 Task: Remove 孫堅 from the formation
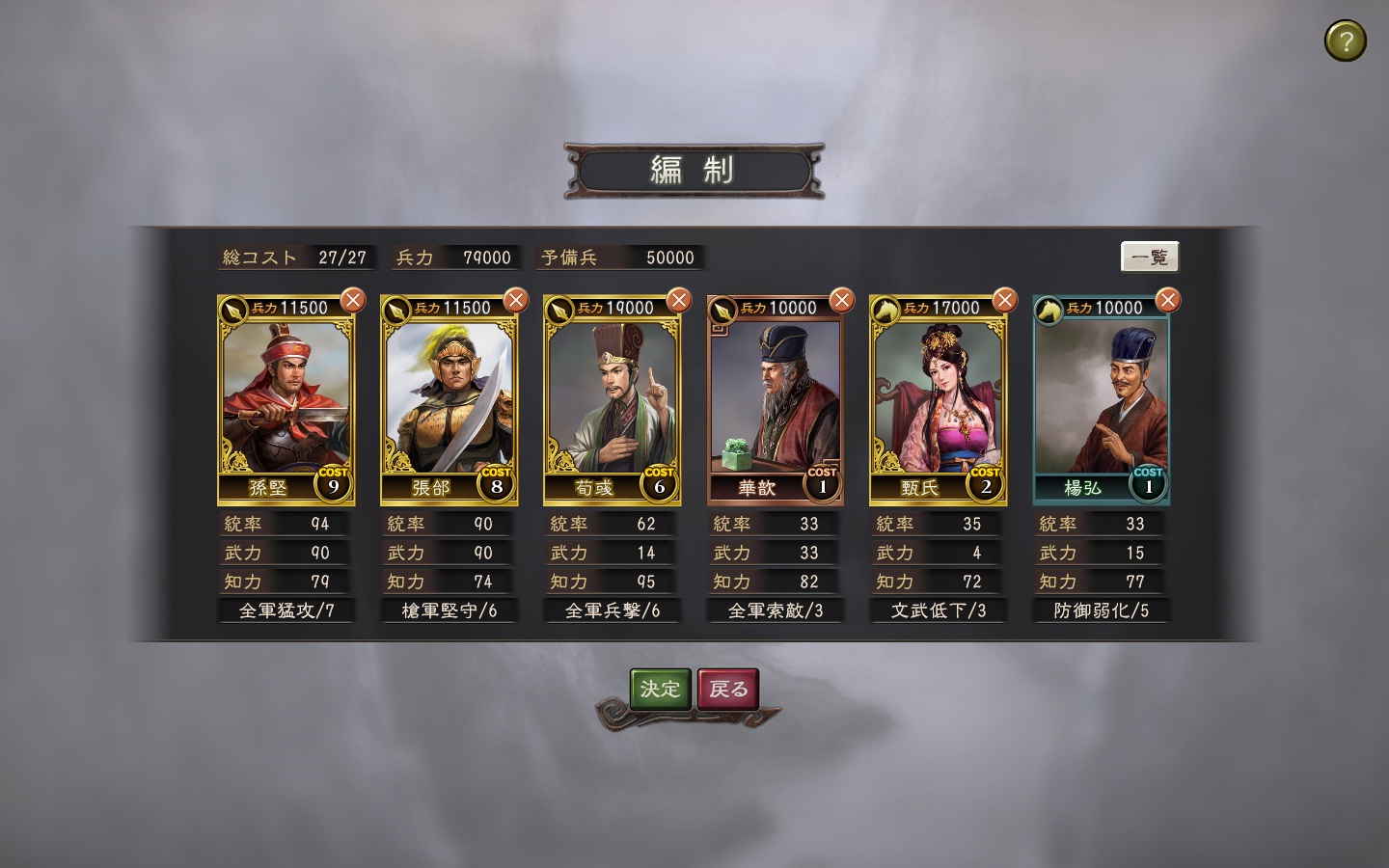(353, 300)
